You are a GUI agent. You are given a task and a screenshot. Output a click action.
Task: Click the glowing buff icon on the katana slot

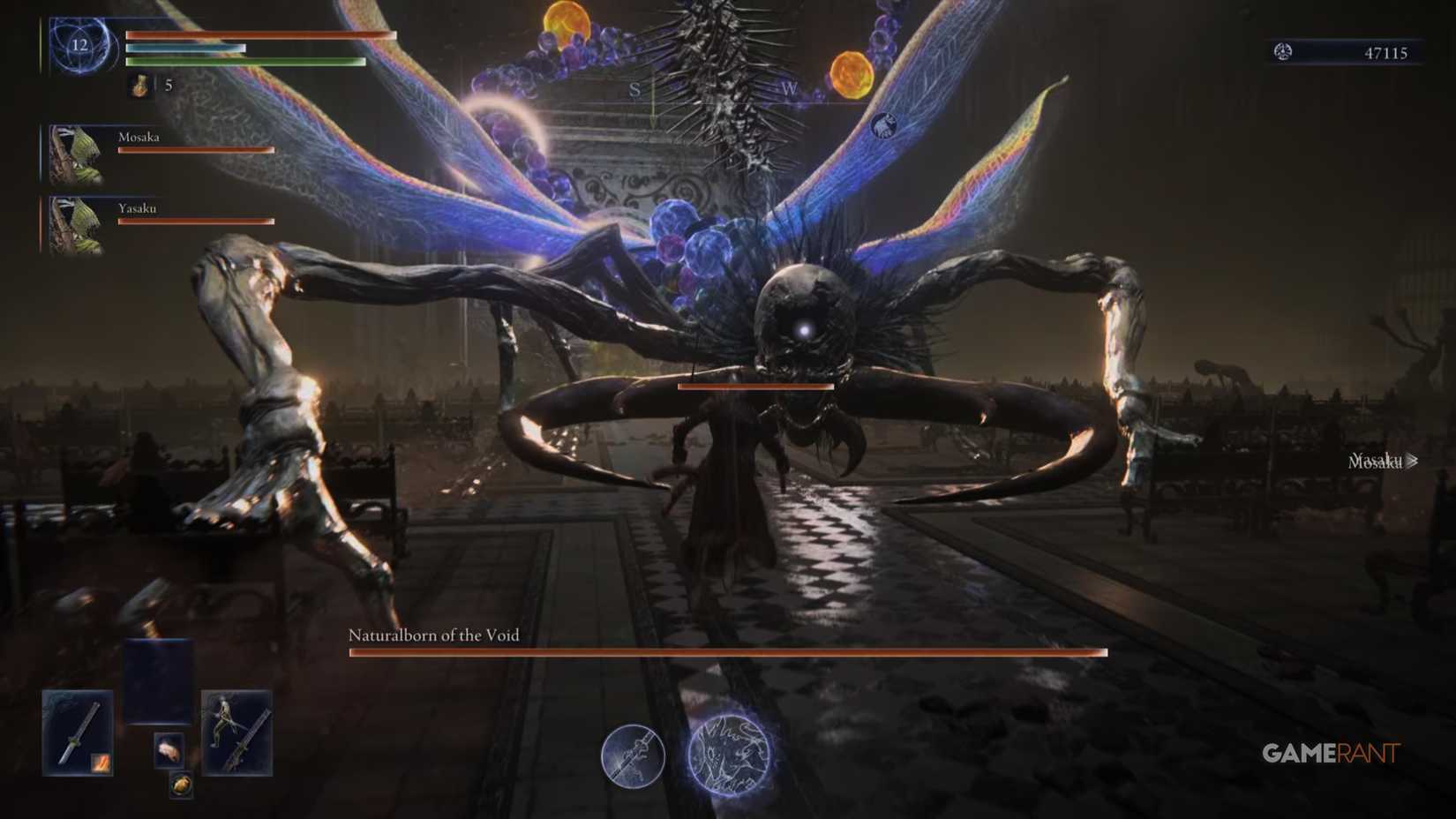click(x=101, y=762)
